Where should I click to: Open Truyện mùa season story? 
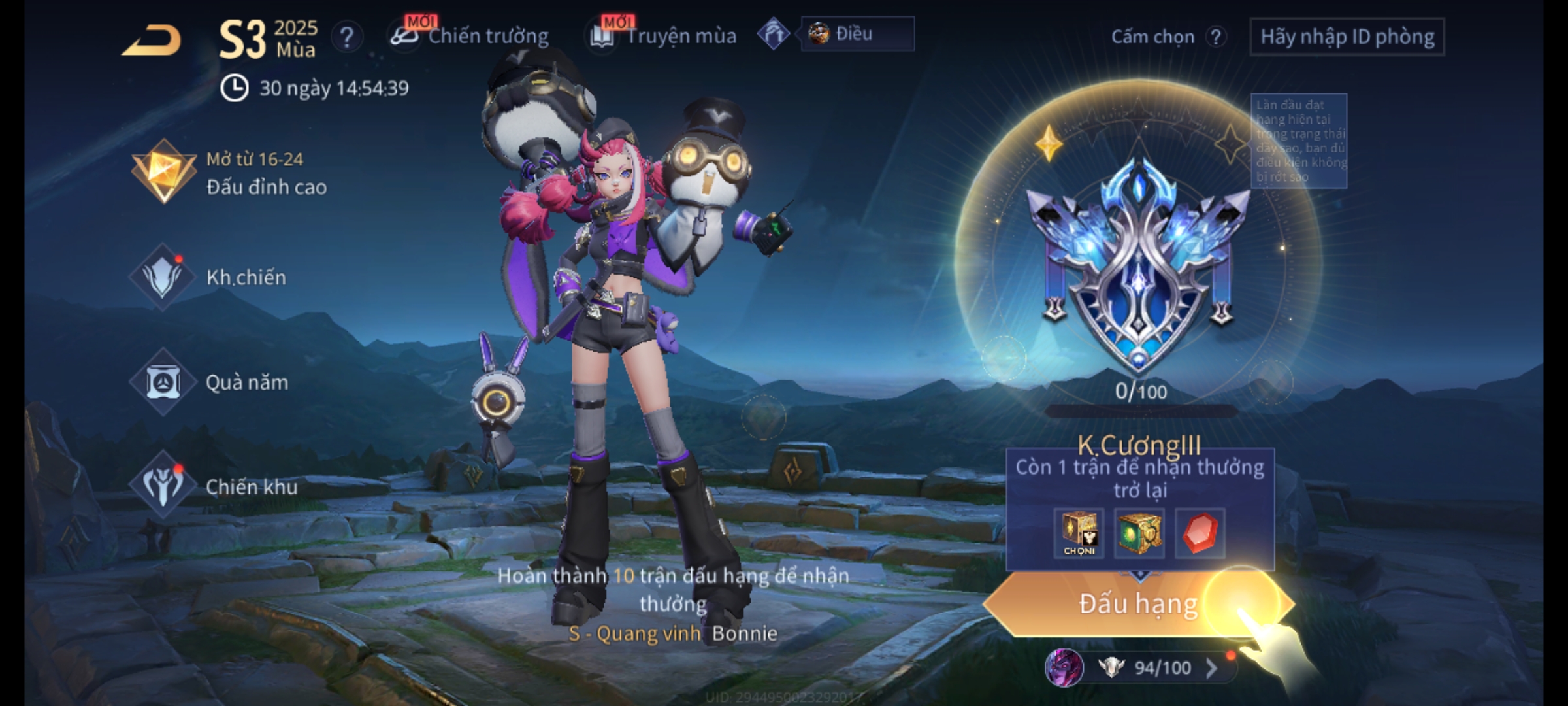tap(663, 36)
